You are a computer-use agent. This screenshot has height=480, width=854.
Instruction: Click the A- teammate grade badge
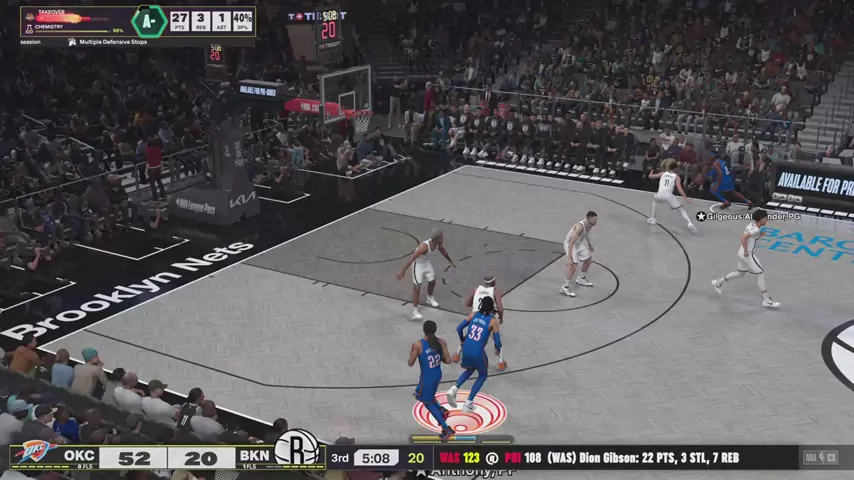(148, 21)
